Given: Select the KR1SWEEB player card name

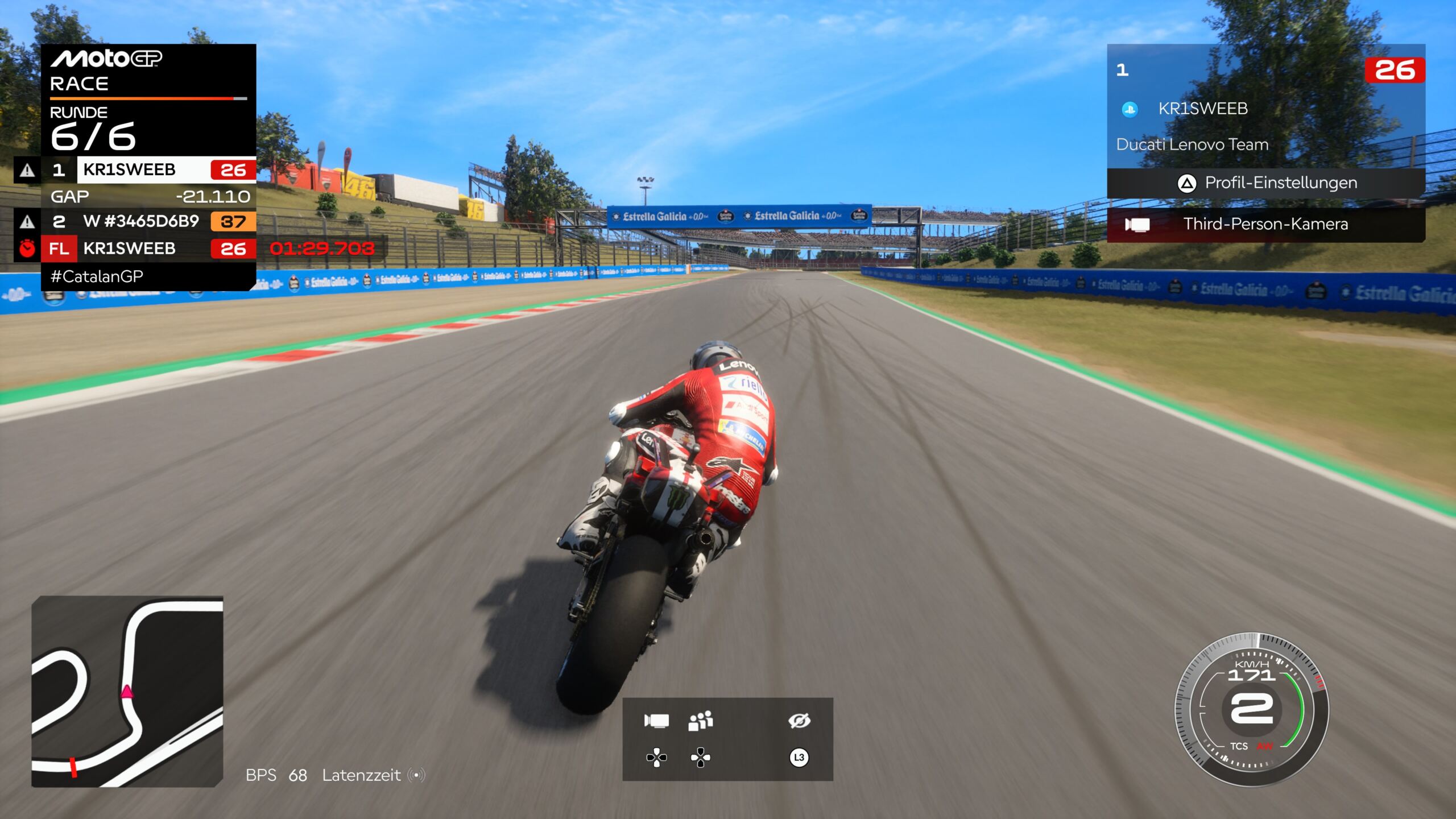Looking at the screenshot, I should coord(1203,109).
